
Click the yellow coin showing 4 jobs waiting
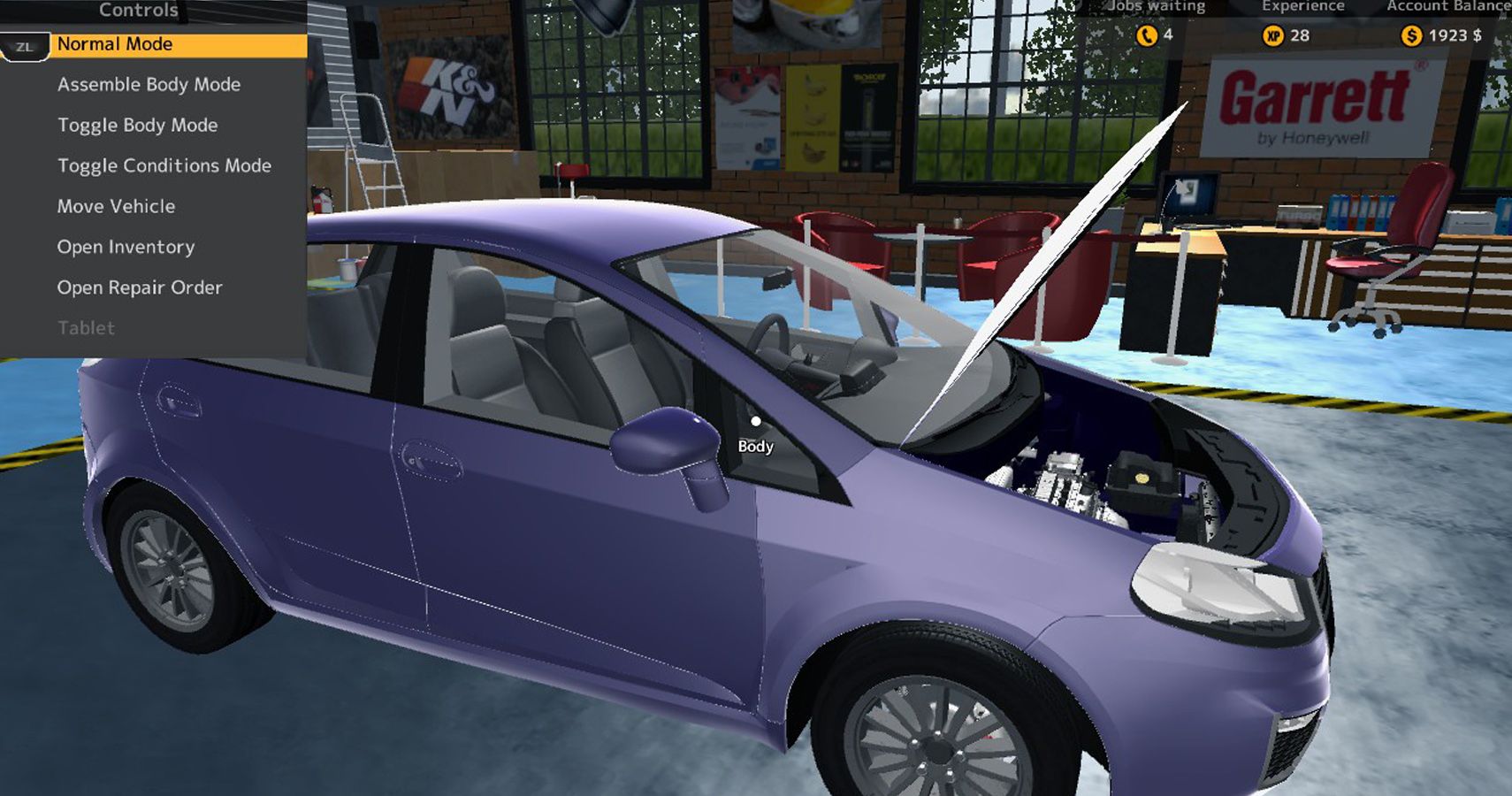(1148, 35)
